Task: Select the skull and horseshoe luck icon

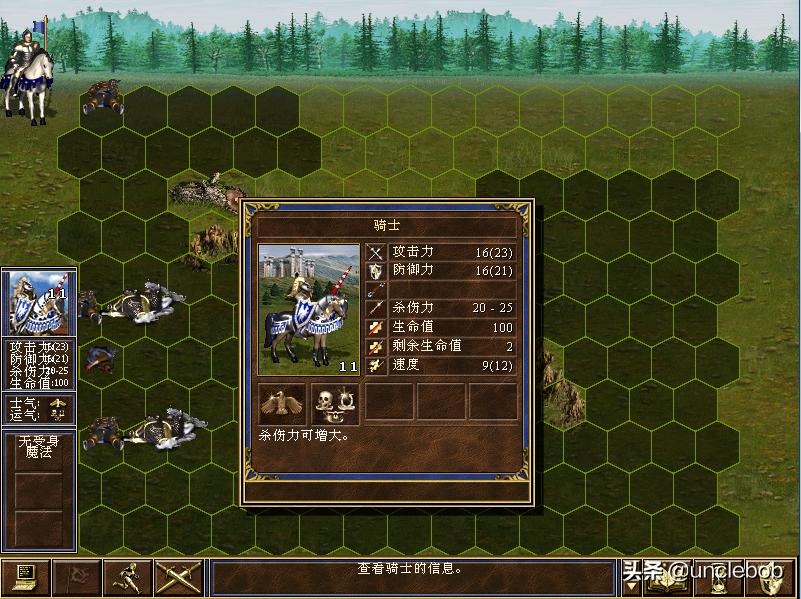Action: 335,402
